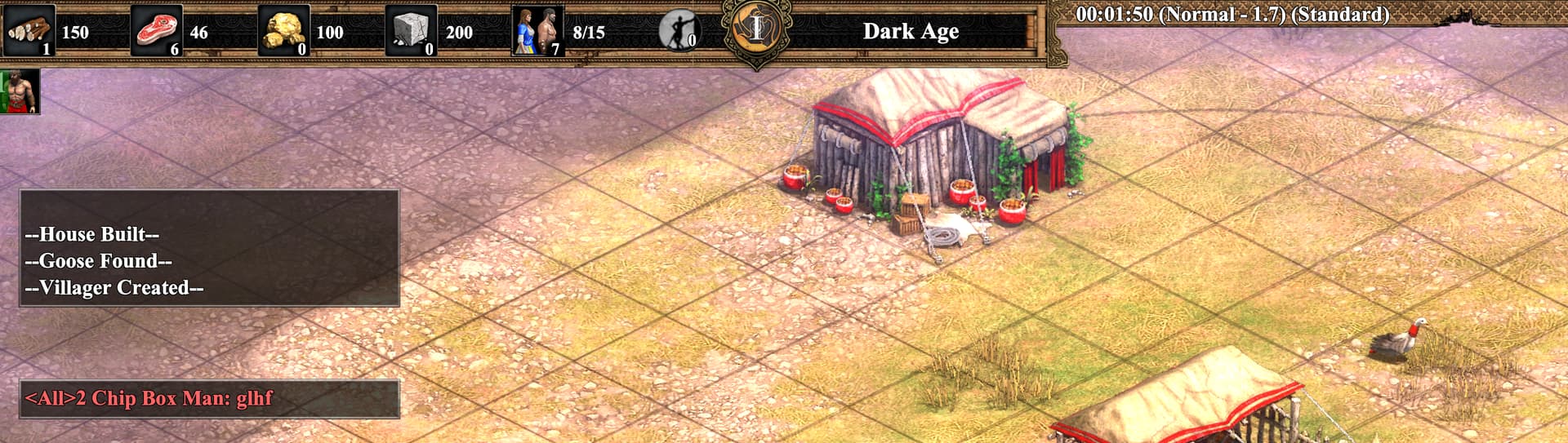Click the gold nugget resource icon
Viewport: 1568px width, 443px height.
(283, 31)
